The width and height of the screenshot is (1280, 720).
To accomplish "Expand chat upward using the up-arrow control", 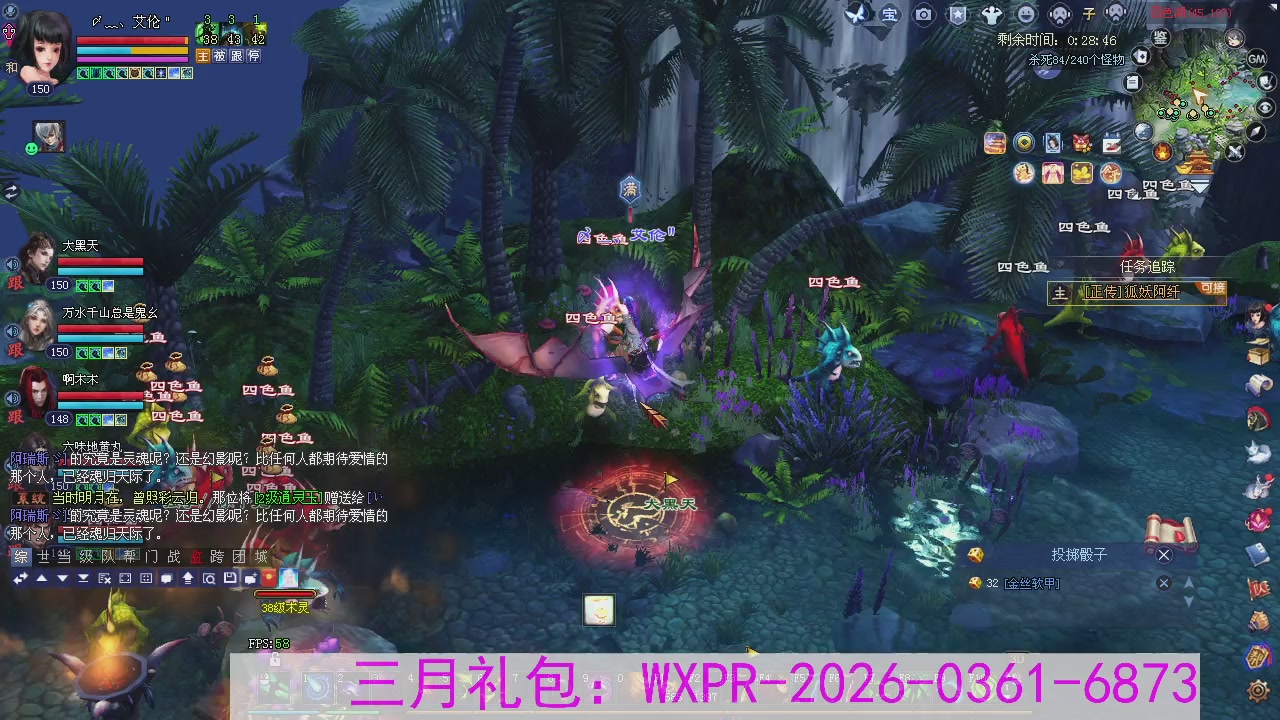I will click(42, 578).
